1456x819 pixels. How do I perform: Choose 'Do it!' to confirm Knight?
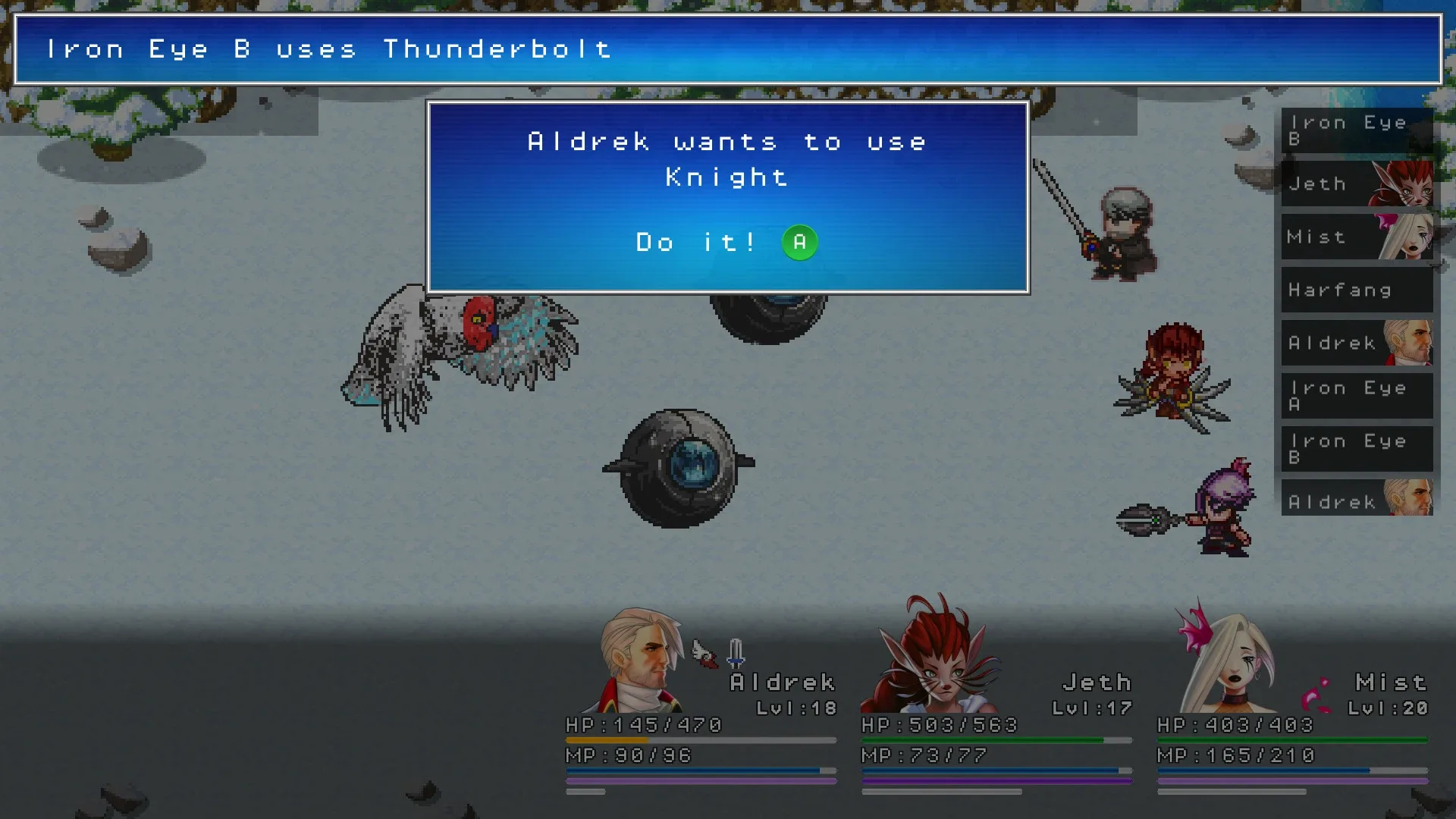tap(695, 243)
